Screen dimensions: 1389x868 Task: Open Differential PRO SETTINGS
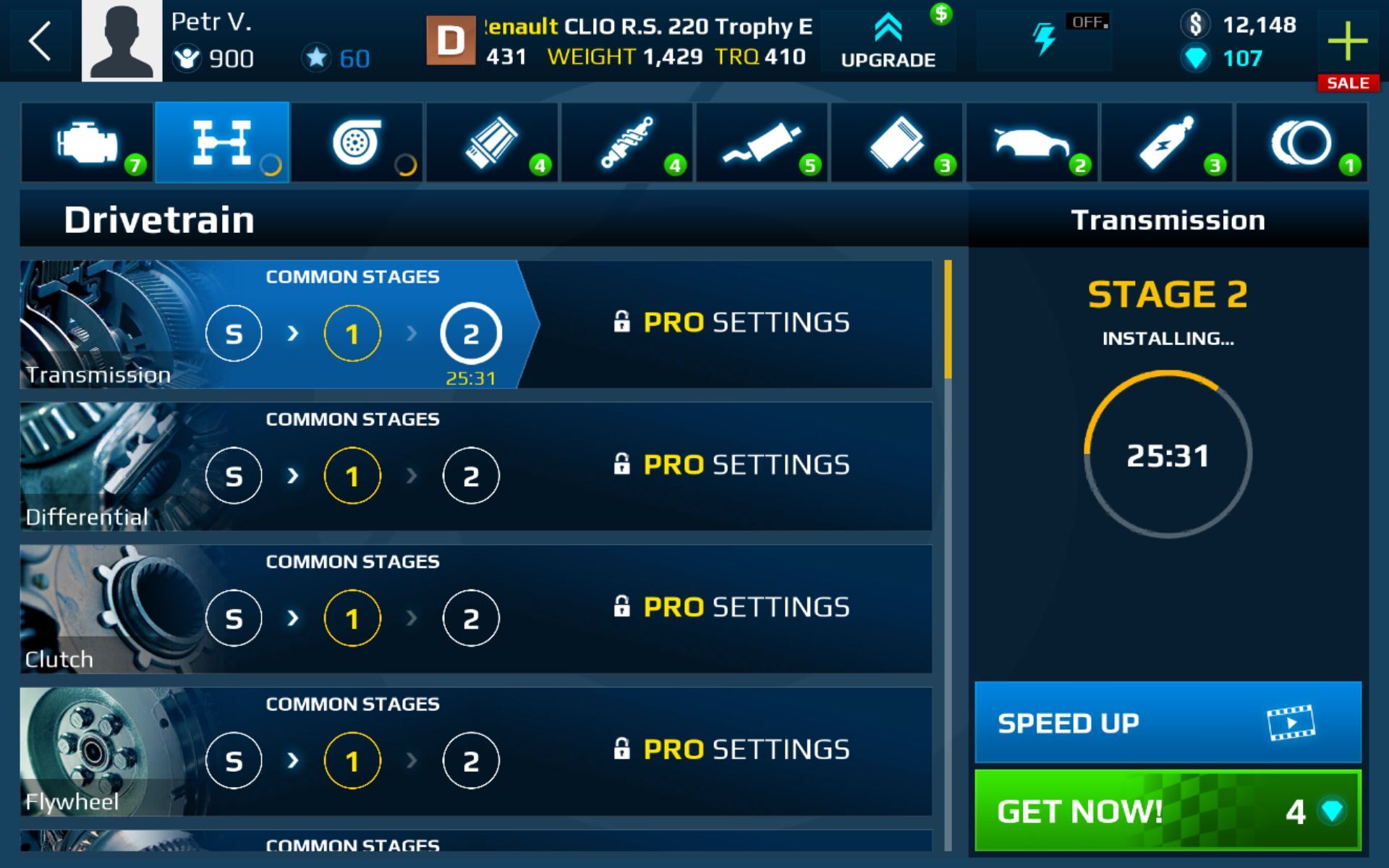point(732,465)
